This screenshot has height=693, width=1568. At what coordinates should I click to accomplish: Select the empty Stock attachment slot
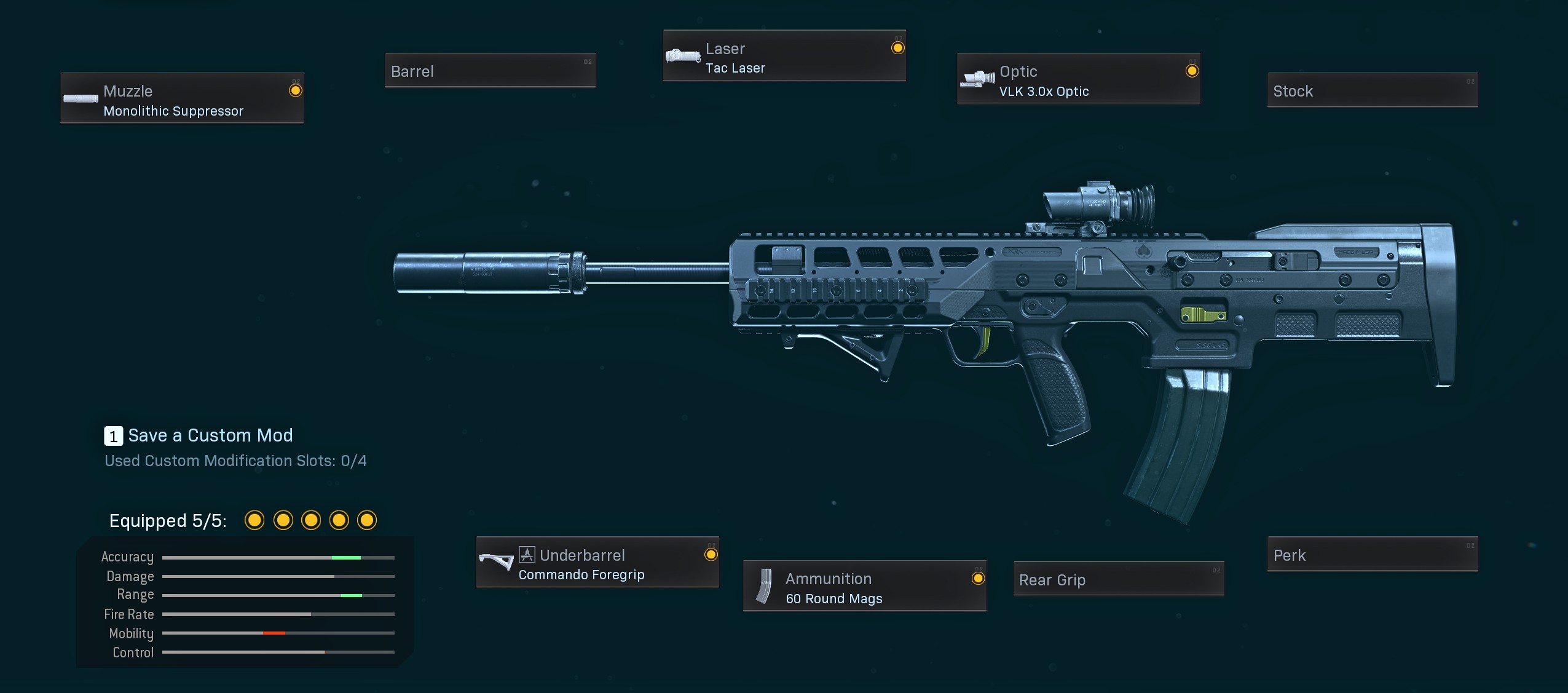1372,90
